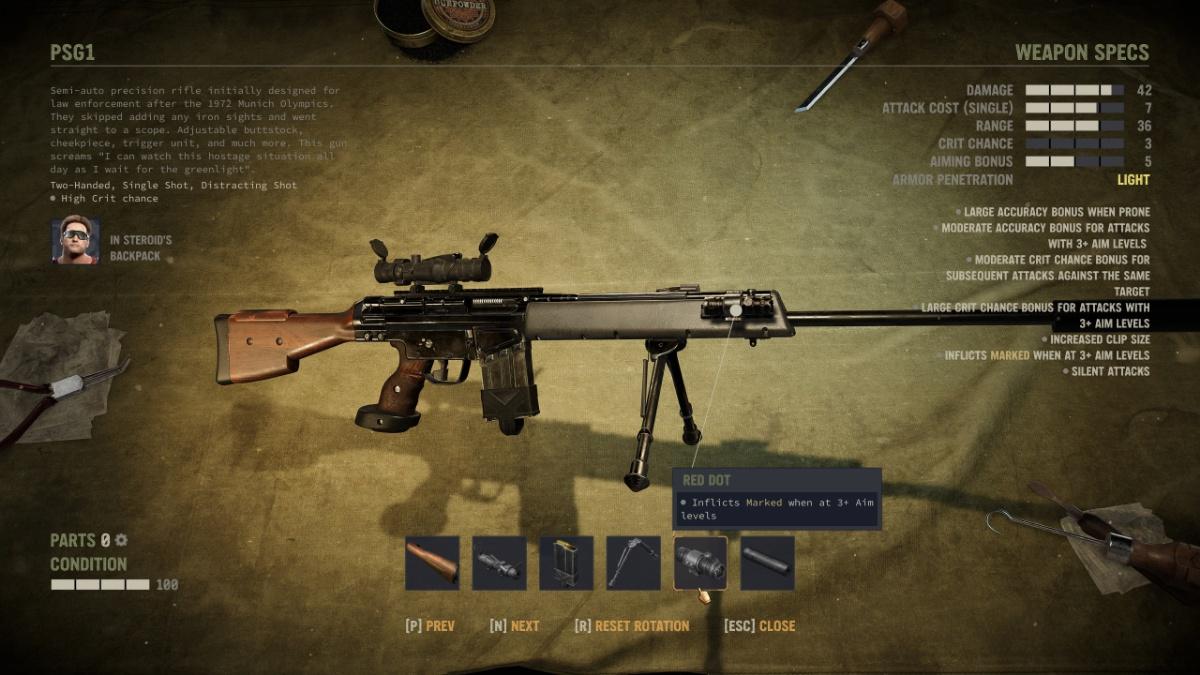Pick the red dot sight slot

pyautogui.click(x=700, y=563)
